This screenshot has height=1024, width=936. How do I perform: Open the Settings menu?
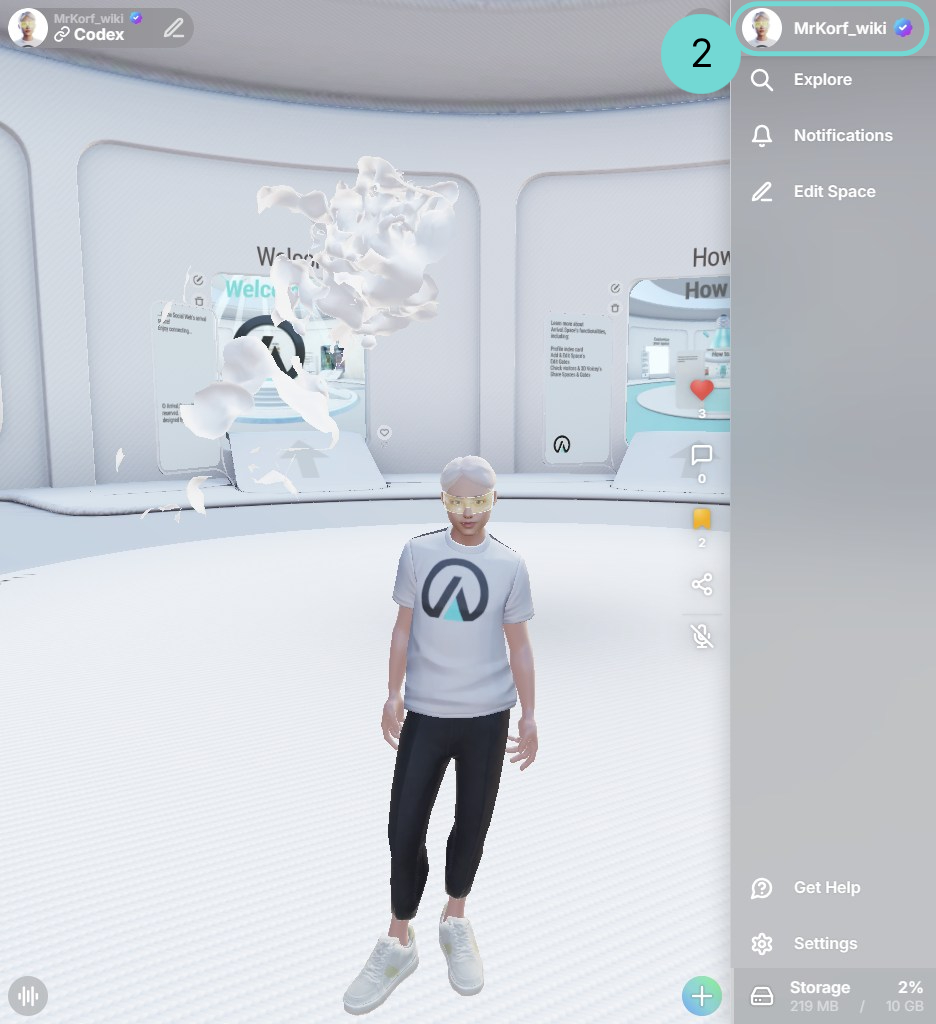click(x=824, y=944)
